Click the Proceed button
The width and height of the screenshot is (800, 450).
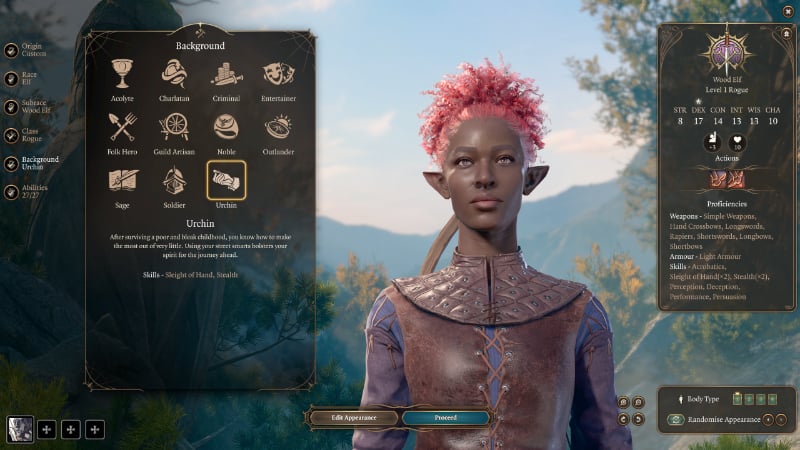pos(445,417)
